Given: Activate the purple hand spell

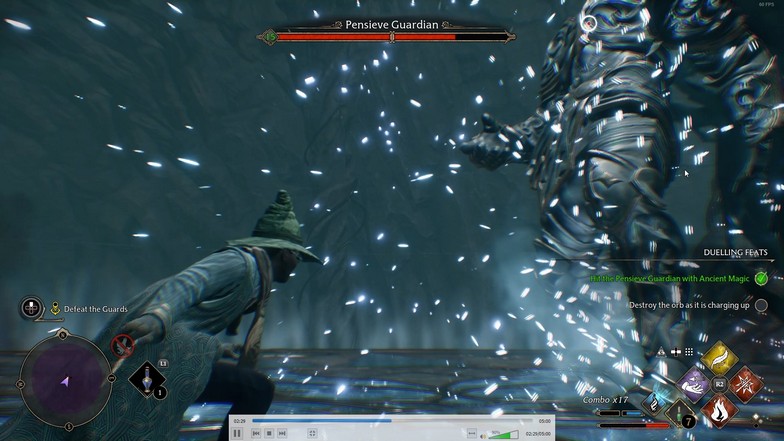Looking at the screenshot, I should pos(693,383).
